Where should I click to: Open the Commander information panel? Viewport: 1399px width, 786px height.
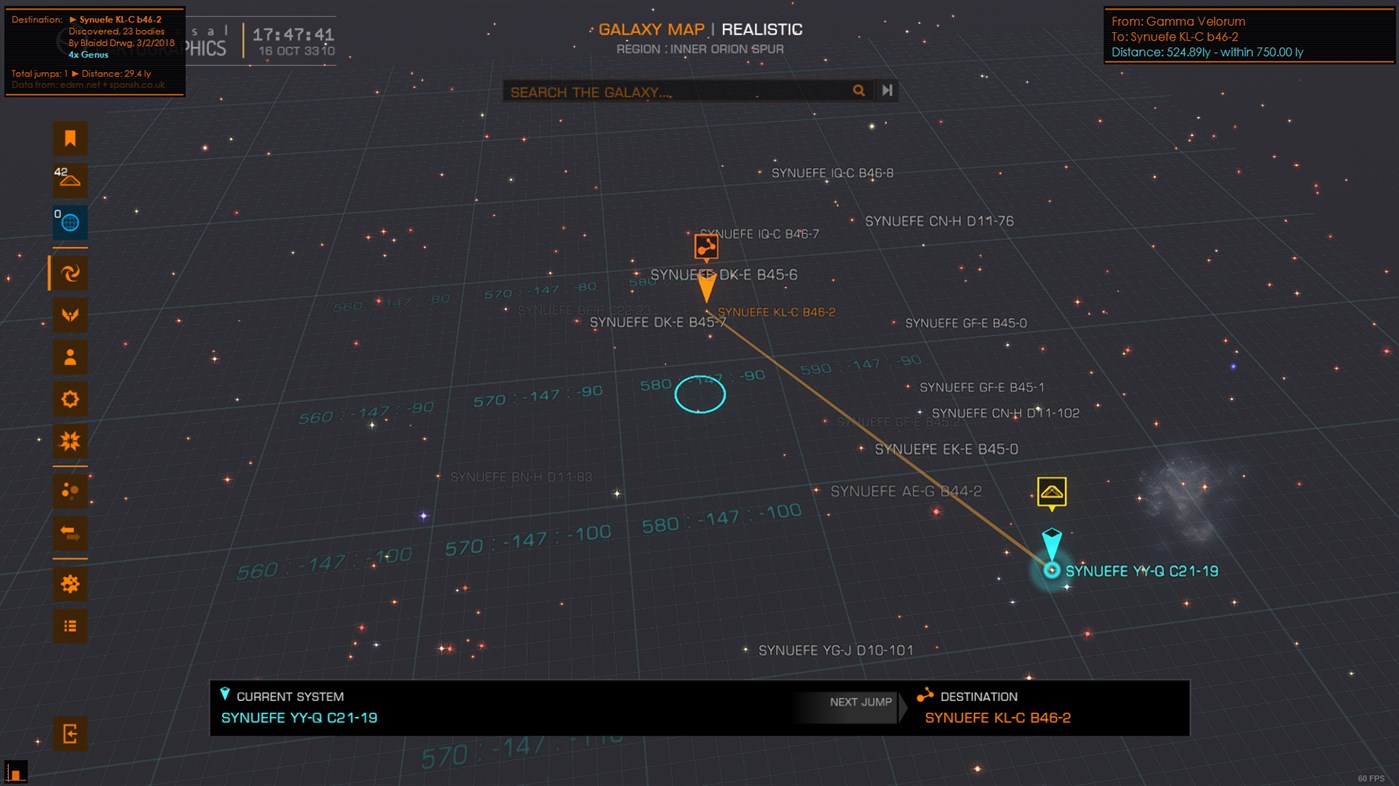coord(70,356)
